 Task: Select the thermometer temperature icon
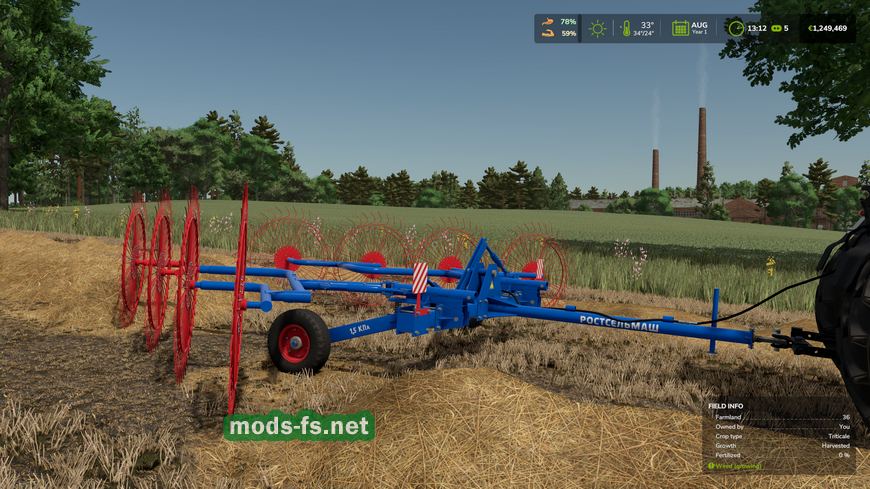coord(626,28)
